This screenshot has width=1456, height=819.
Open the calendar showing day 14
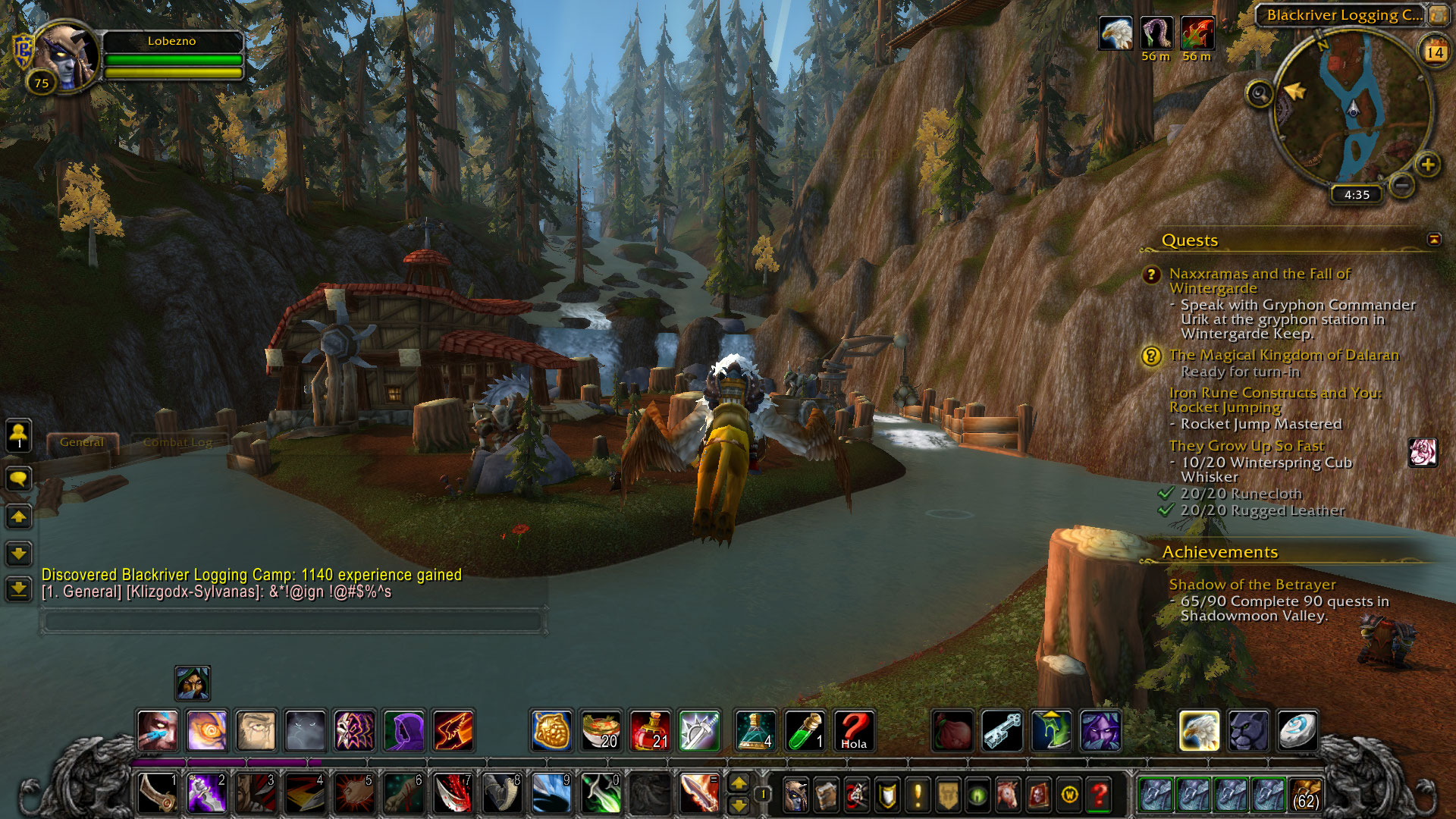[x=1434, y=52]
